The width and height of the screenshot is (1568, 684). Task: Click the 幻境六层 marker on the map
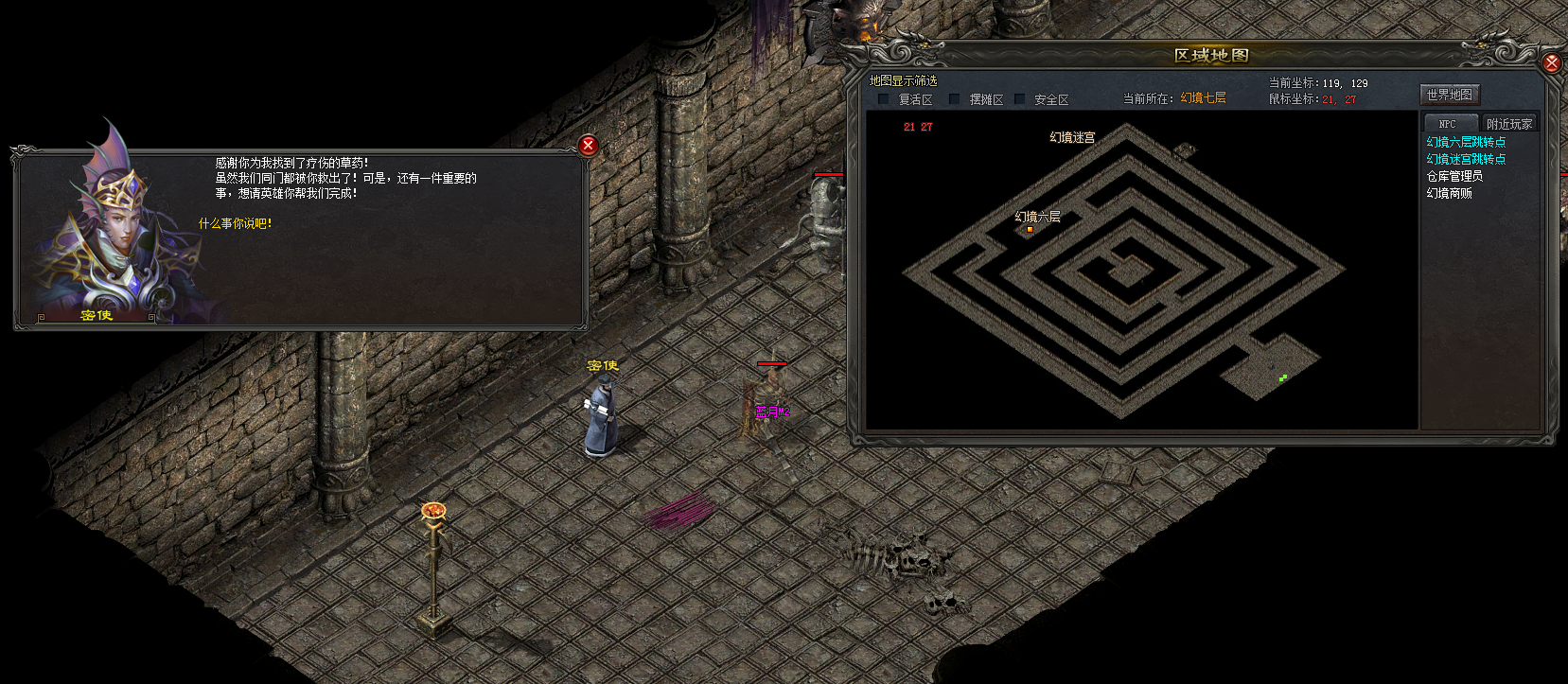1030,229
